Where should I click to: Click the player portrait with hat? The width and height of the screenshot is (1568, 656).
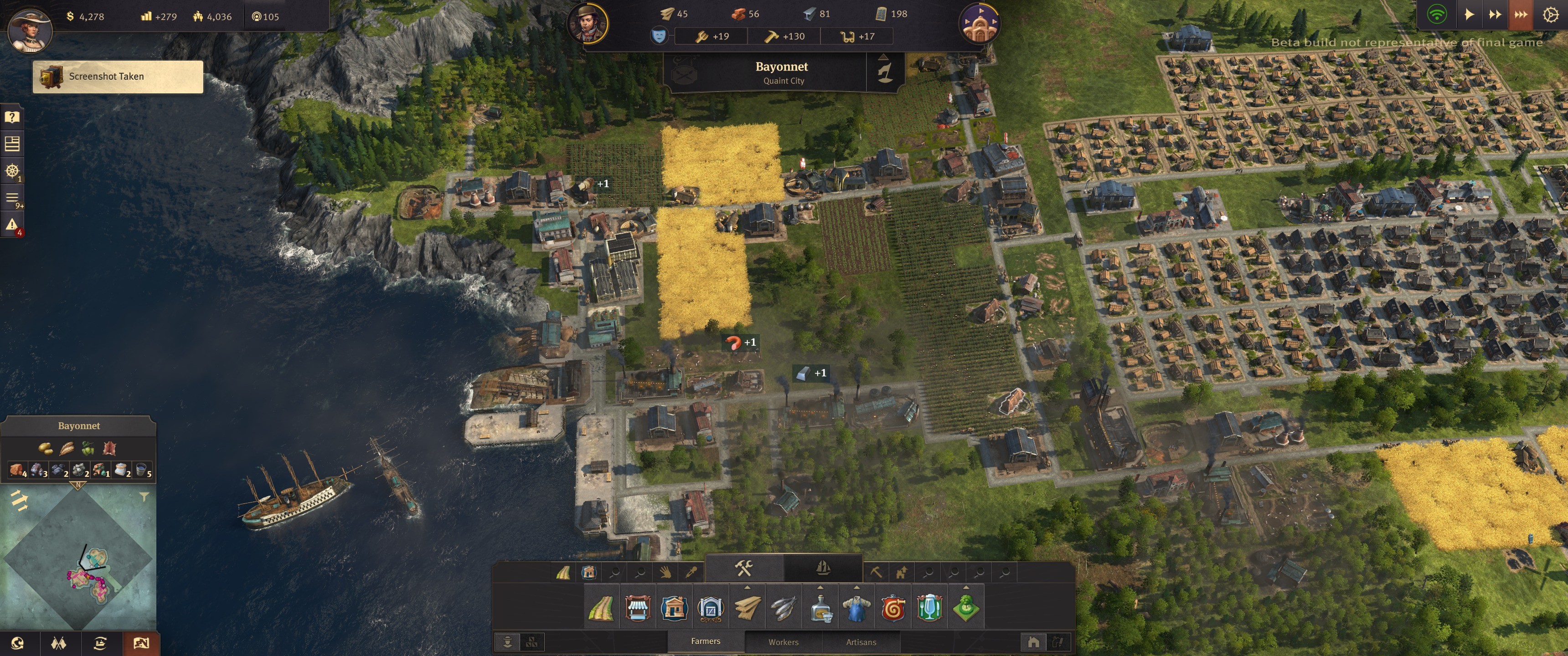click(30, 29)
